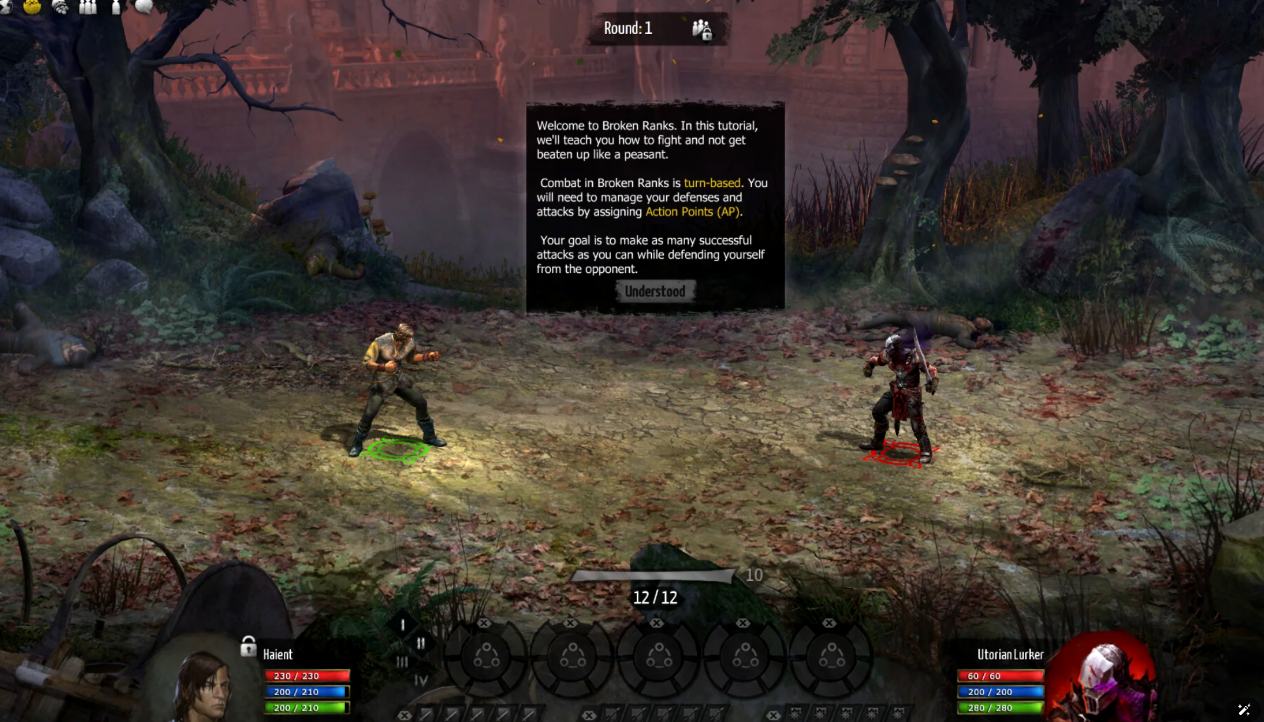Click the crossed swords icon in corner
The image size is (1264, 722).
pyautogui.click(x=1244, y=709)
